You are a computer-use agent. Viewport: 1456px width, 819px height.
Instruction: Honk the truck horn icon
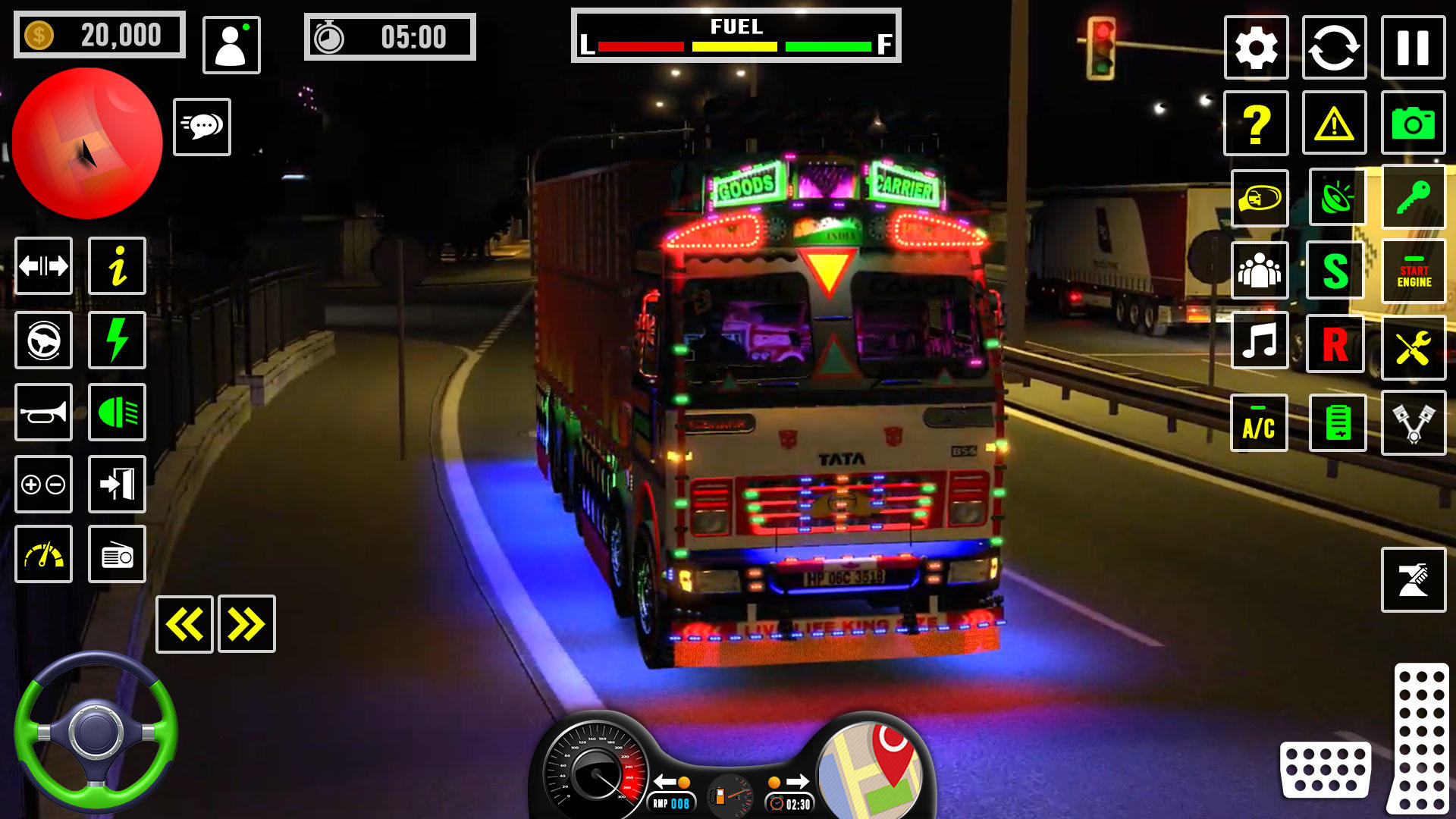pyautogui.click(x=43, y=413)
